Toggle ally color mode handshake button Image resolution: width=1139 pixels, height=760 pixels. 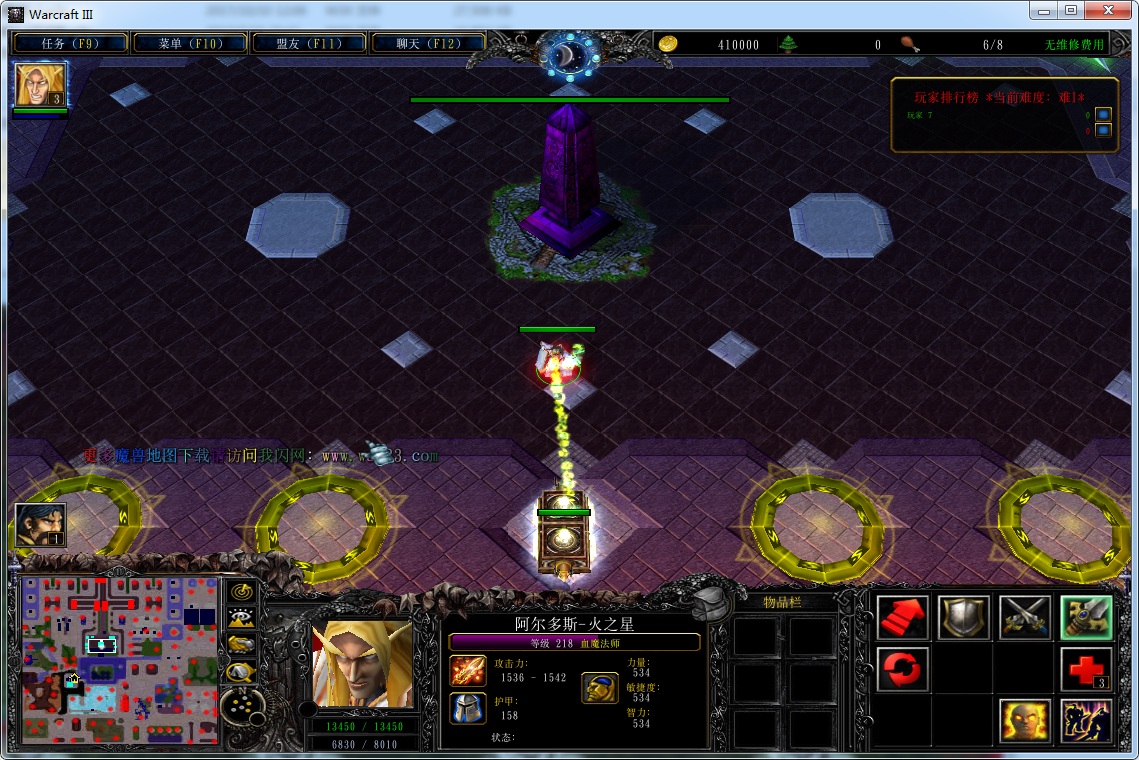click(241, 645)
